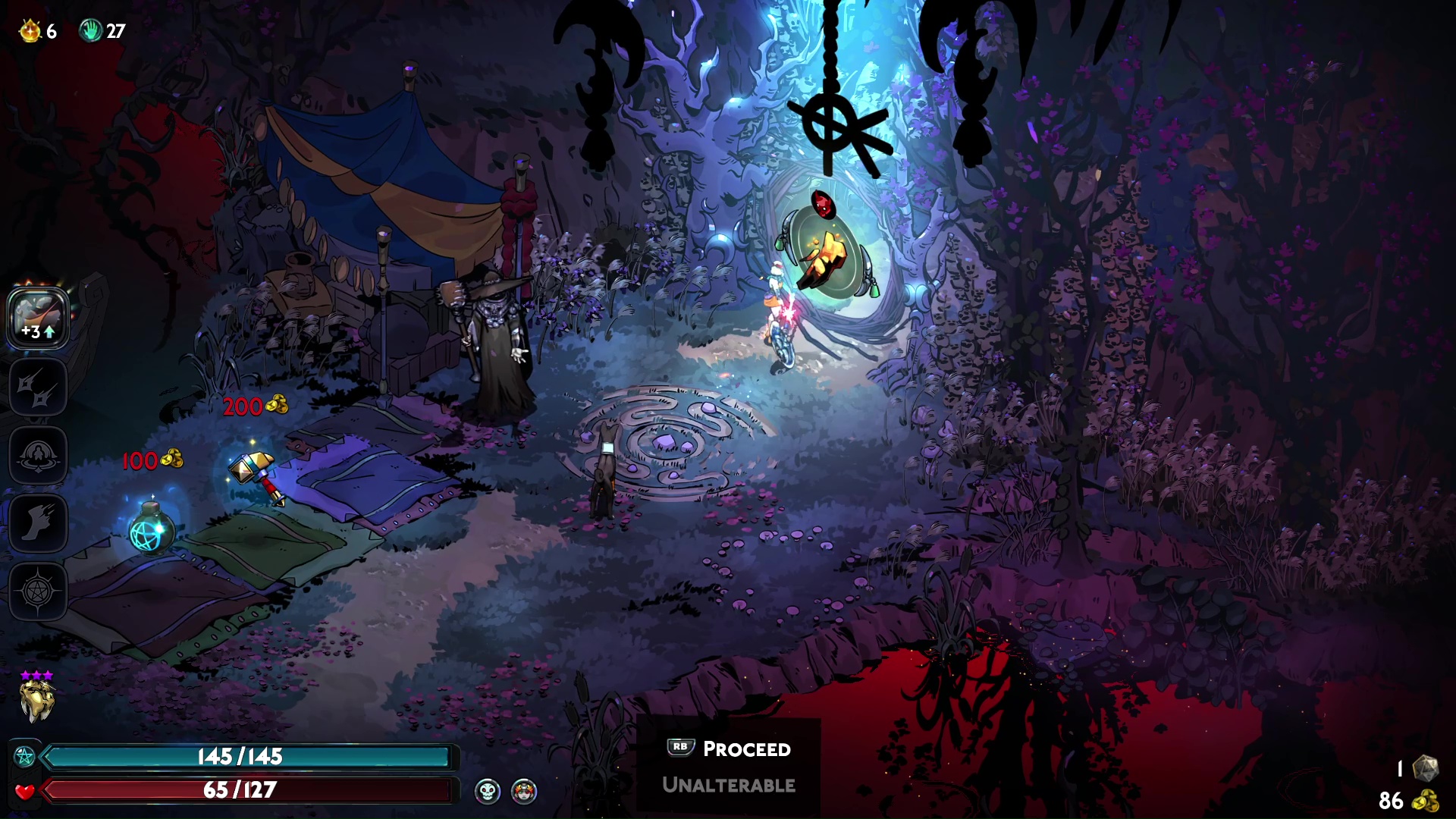Select the Attack boon slot marked +3
This screenshot has width=1456, height=819.
pyautogui.click(x=38, y=318)
